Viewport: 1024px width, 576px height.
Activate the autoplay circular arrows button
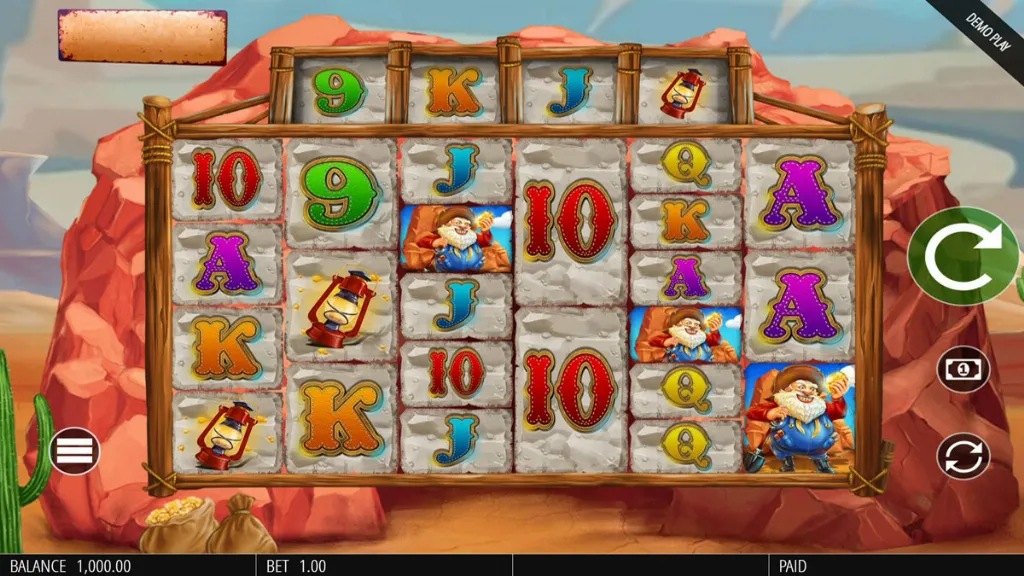click(963, 456)
